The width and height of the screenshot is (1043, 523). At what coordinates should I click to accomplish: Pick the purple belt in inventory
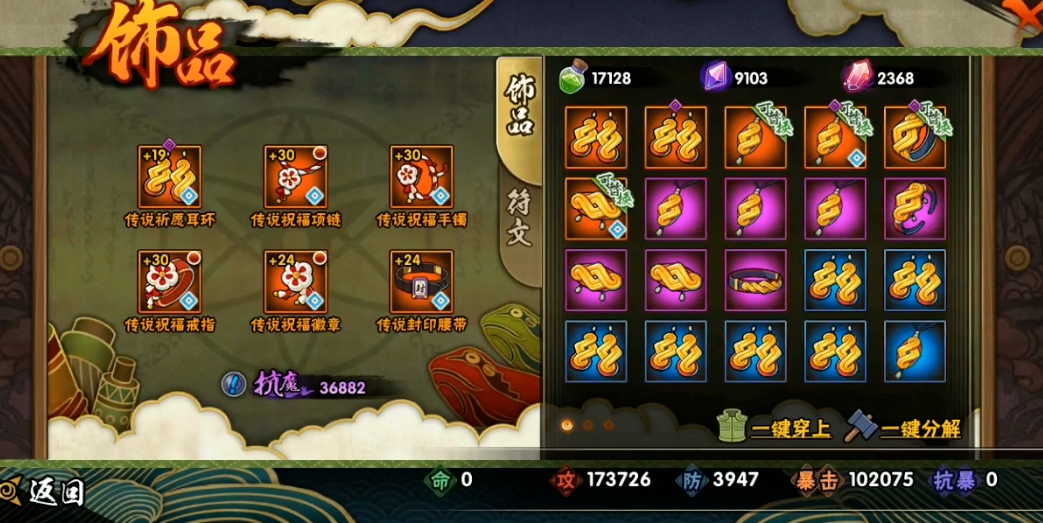coord(755,281)
